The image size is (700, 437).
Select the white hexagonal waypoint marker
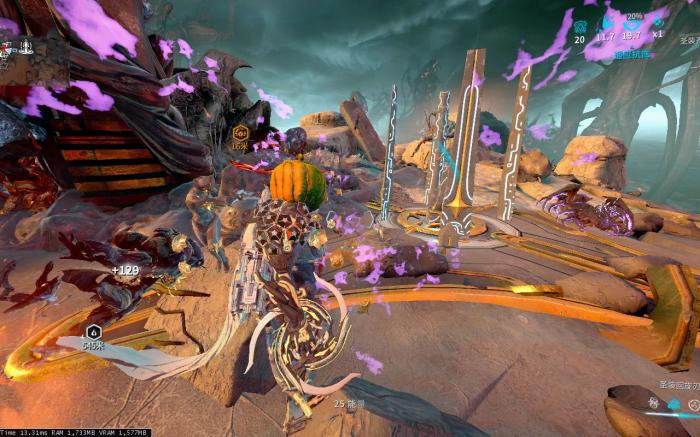[94, 332]
